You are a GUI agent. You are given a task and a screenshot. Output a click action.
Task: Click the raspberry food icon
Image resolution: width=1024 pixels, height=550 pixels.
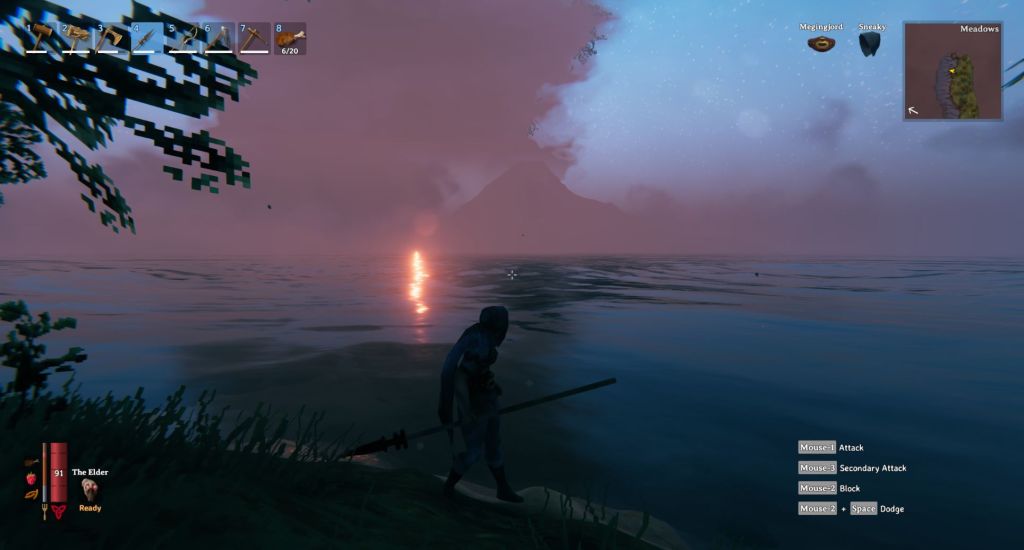coord(31,479)
